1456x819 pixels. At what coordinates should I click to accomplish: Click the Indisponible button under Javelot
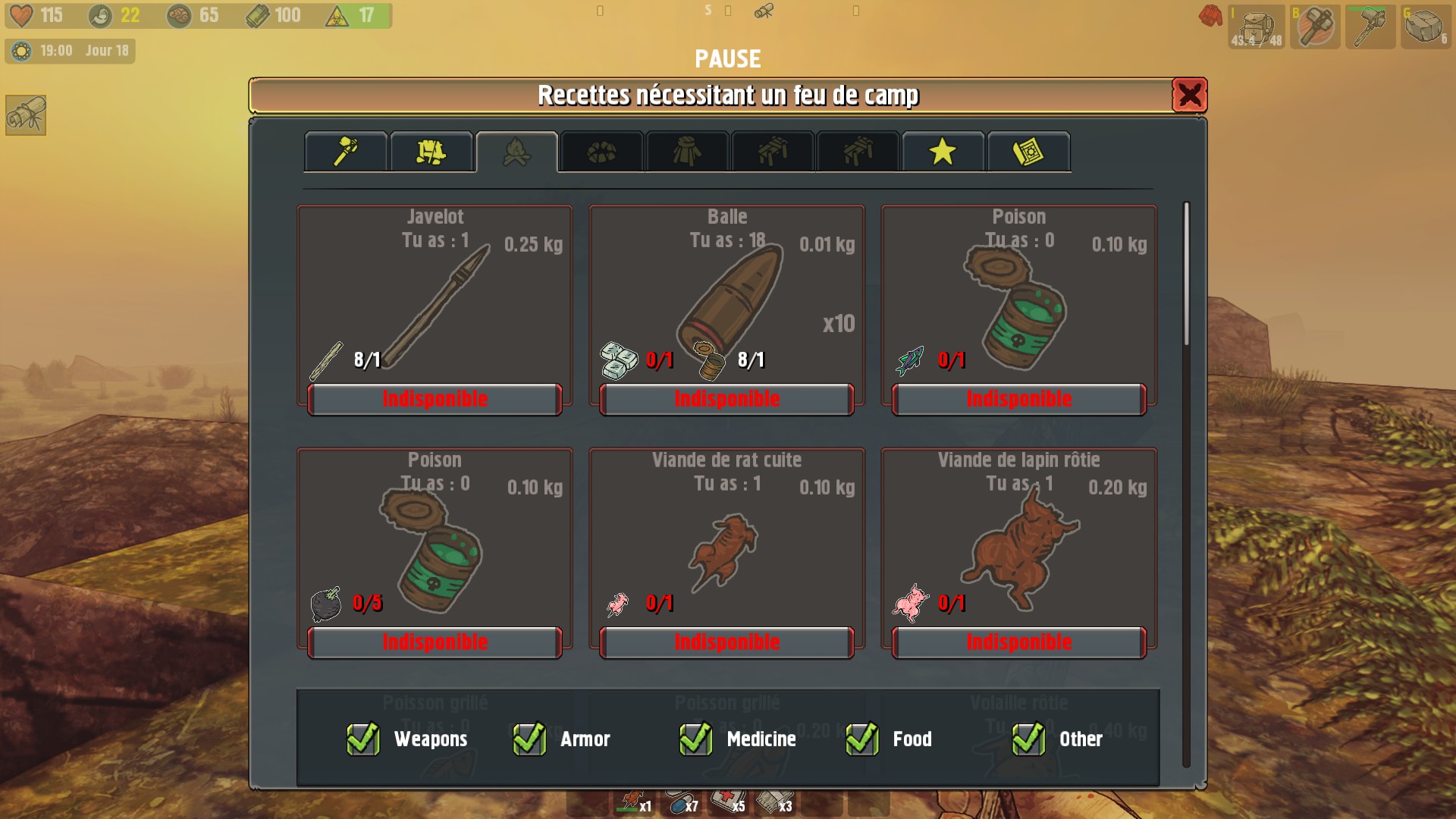click(434, 400)
